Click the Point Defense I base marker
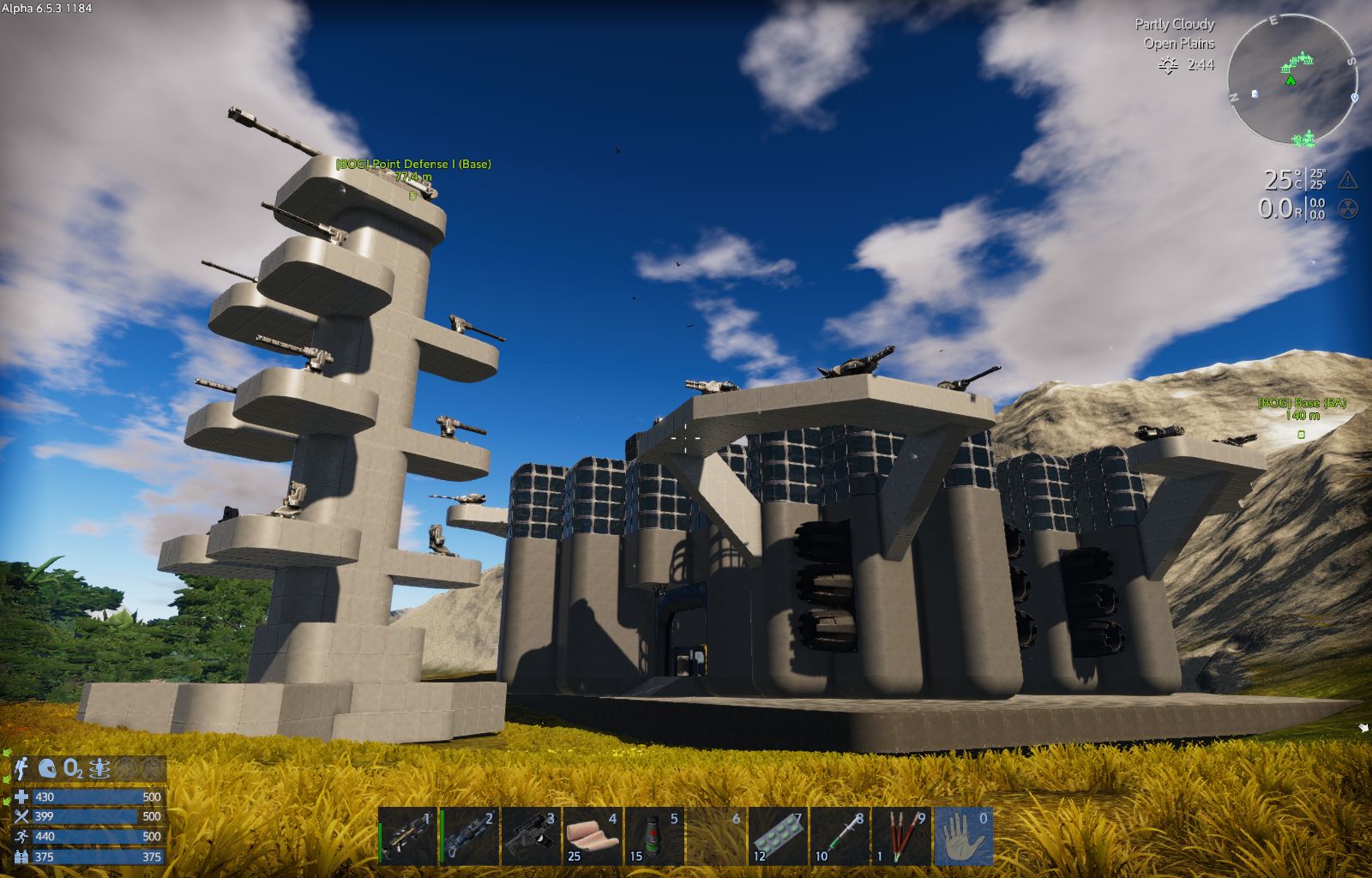This screenshot has height=878, width=1372. click(412, 196)
